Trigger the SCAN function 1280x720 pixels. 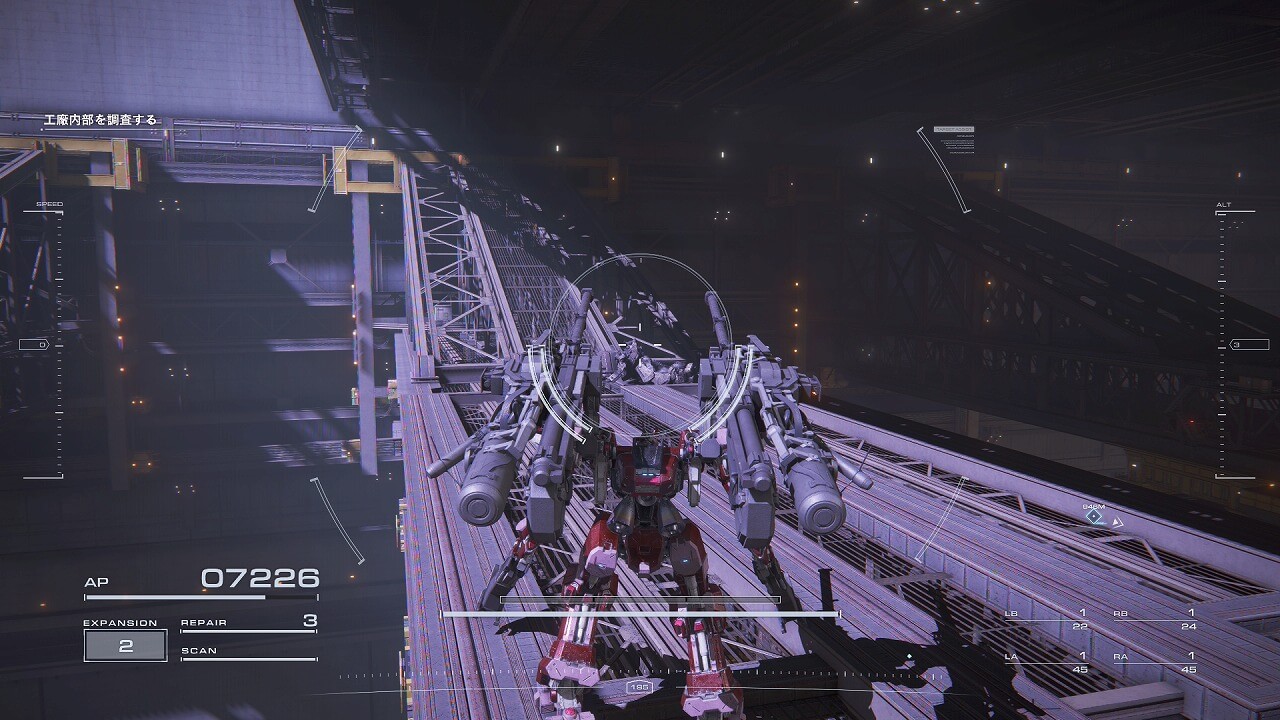point(248,652)
